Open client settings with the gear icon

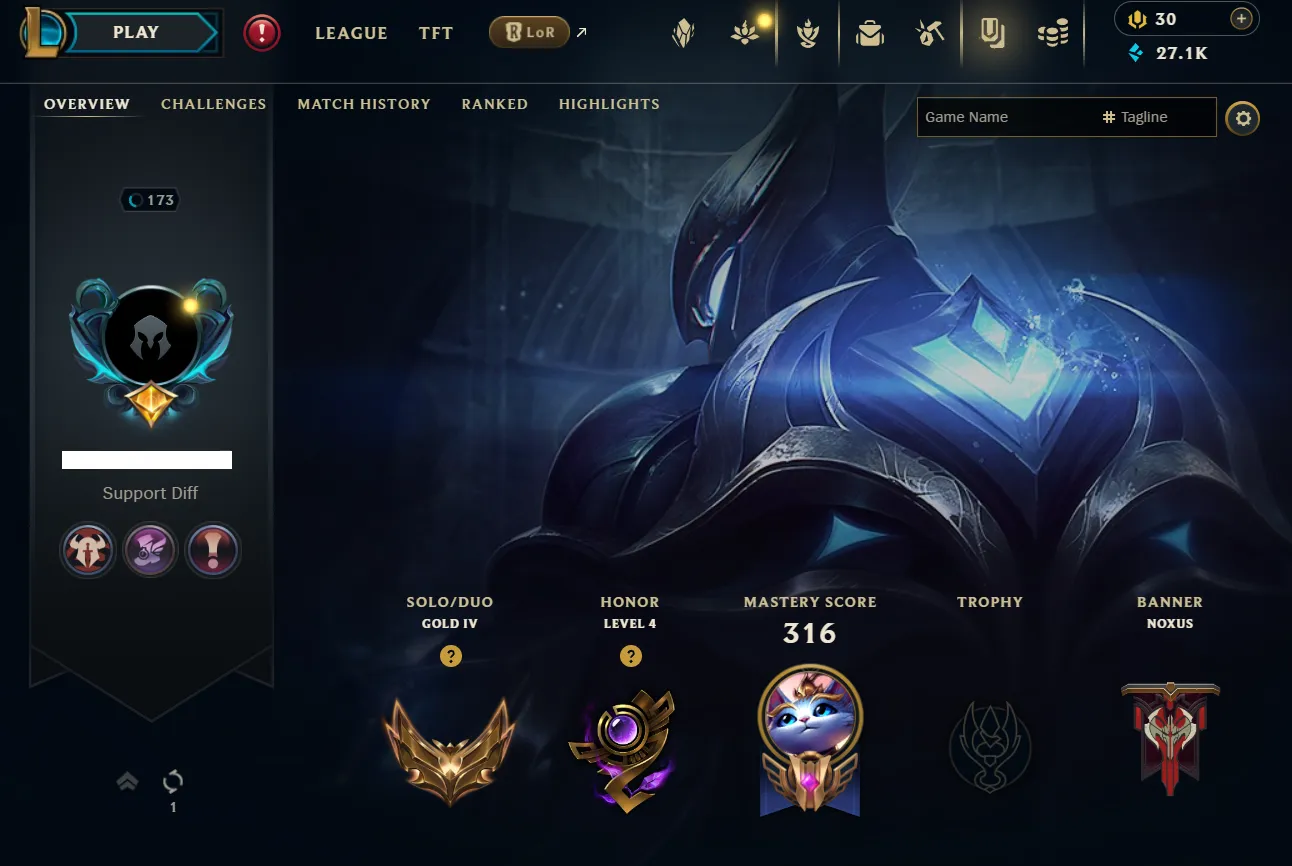click(x=1243, y=118)
